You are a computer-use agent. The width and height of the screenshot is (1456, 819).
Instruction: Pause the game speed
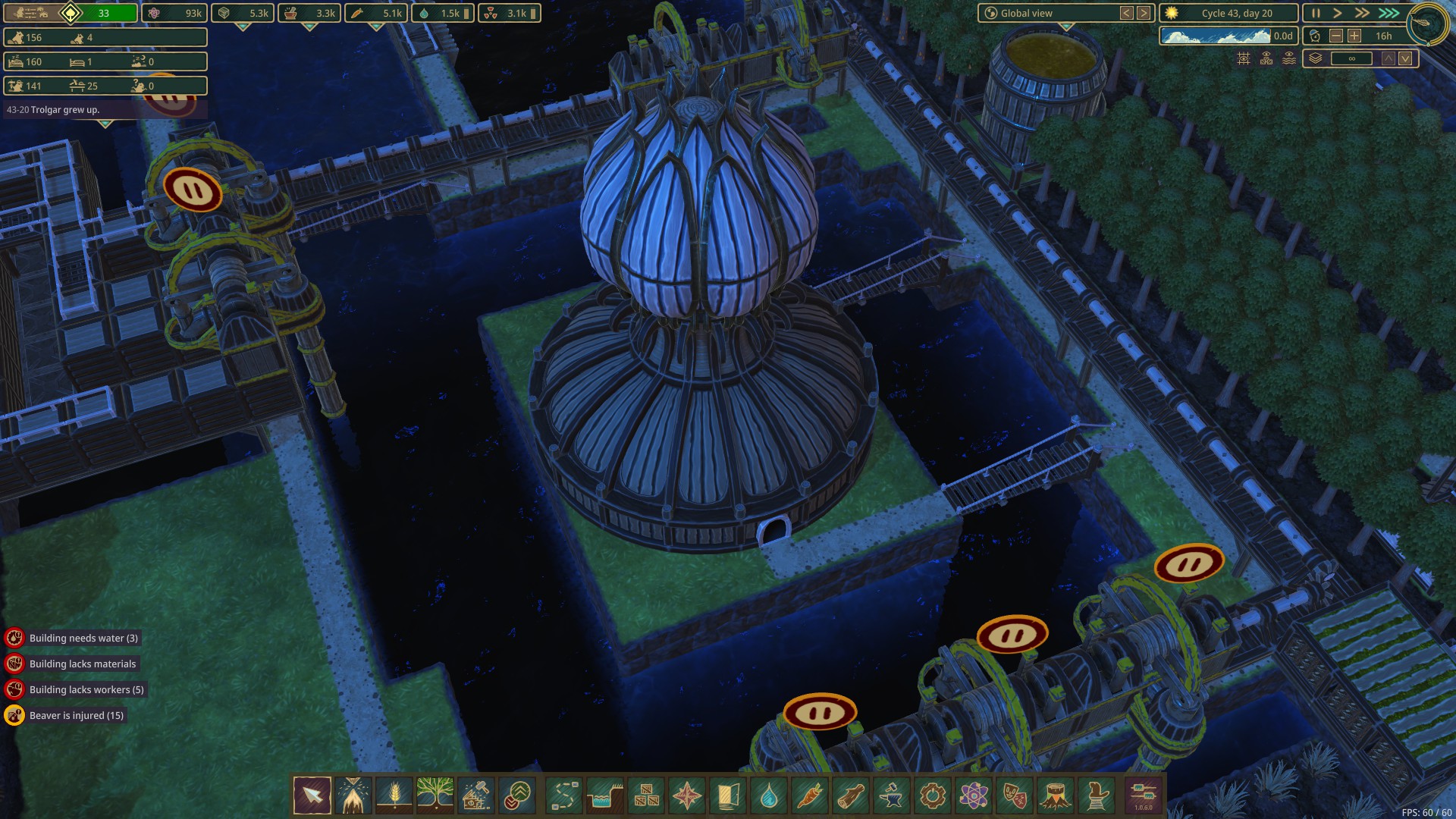coord(1316,13)
